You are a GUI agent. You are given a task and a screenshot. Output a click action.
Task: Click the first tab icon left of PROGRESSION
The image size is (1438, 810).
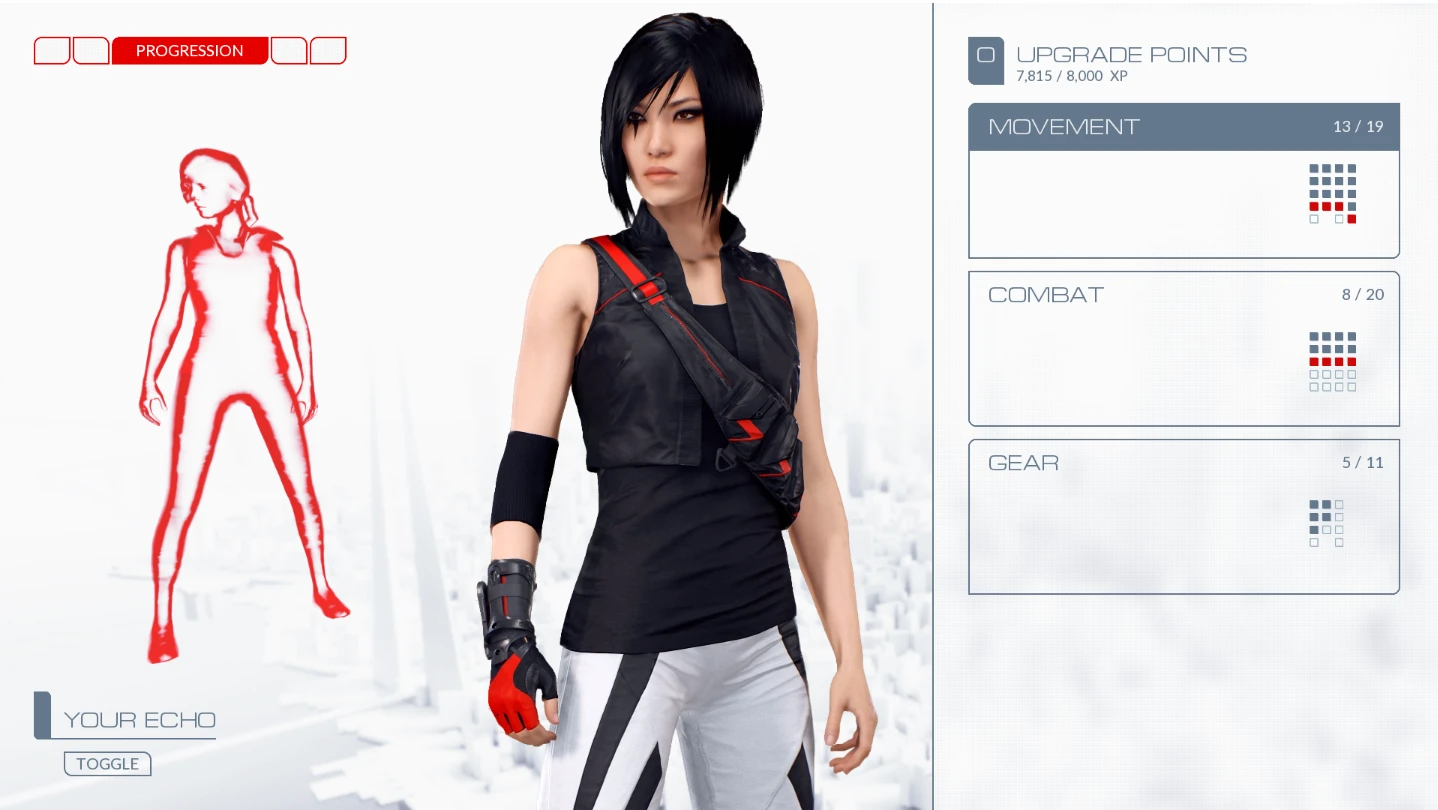tap(51, 50)
